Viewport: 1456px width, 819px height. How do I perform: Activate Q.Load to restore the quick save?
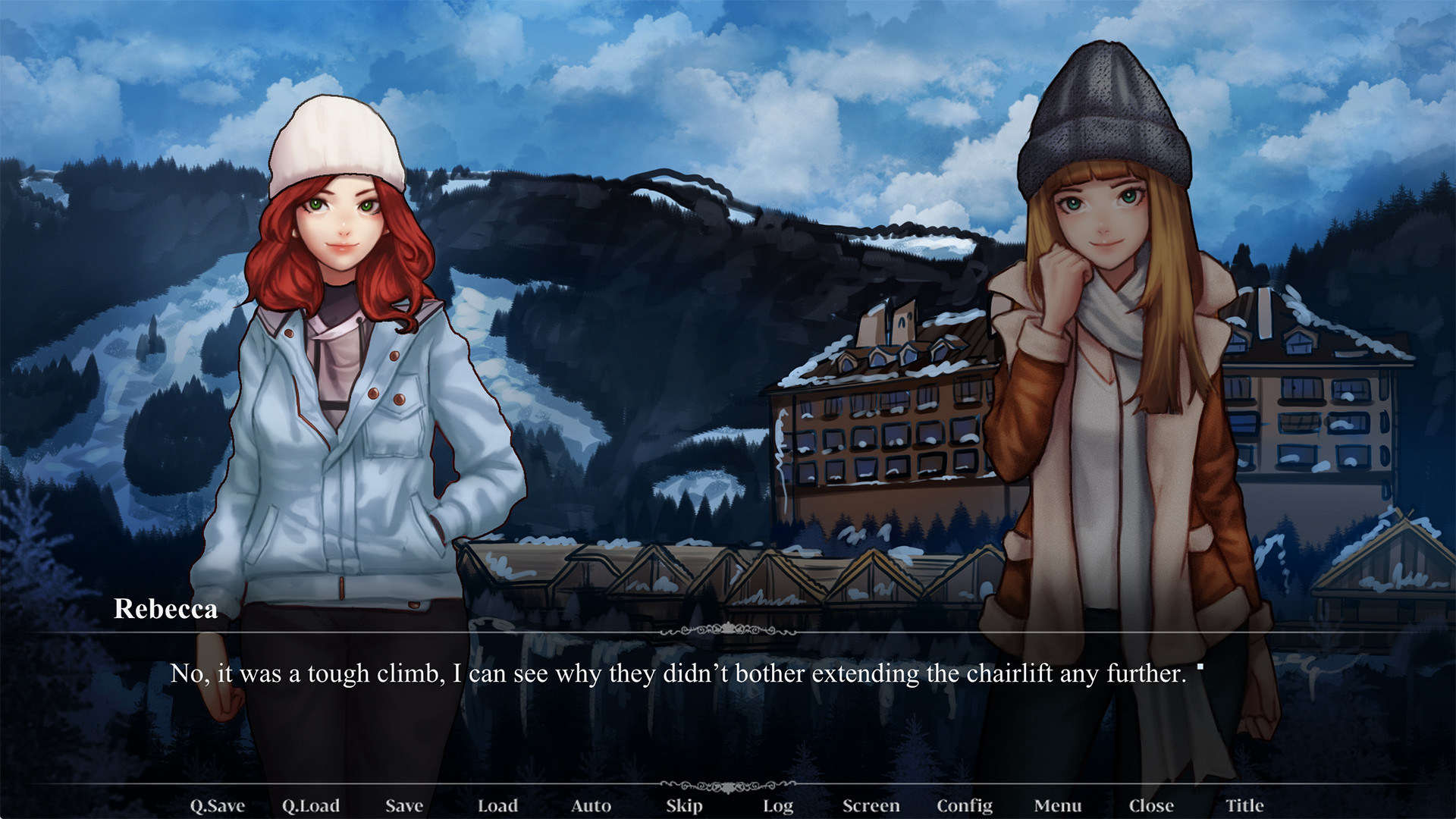click(312, 806)
